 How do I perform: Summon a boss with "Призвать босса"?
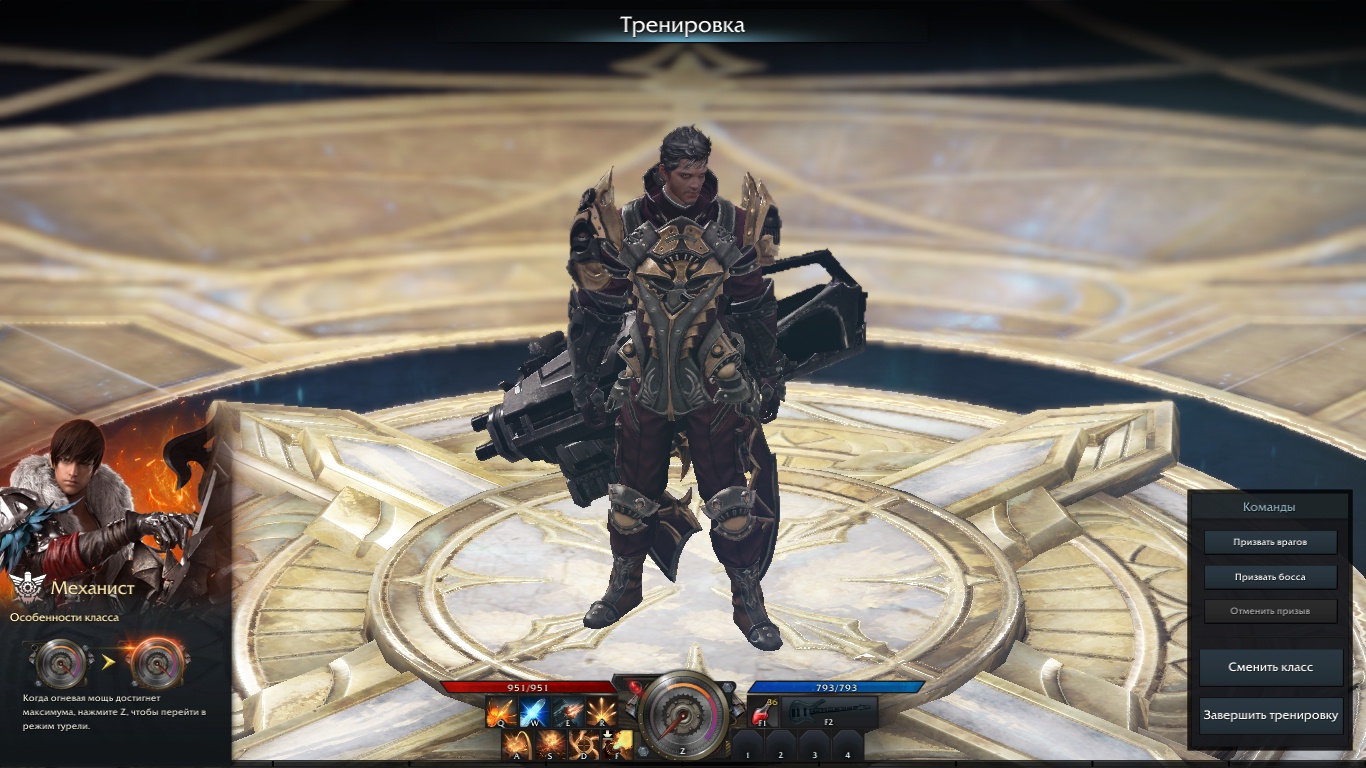(1270, 577)
